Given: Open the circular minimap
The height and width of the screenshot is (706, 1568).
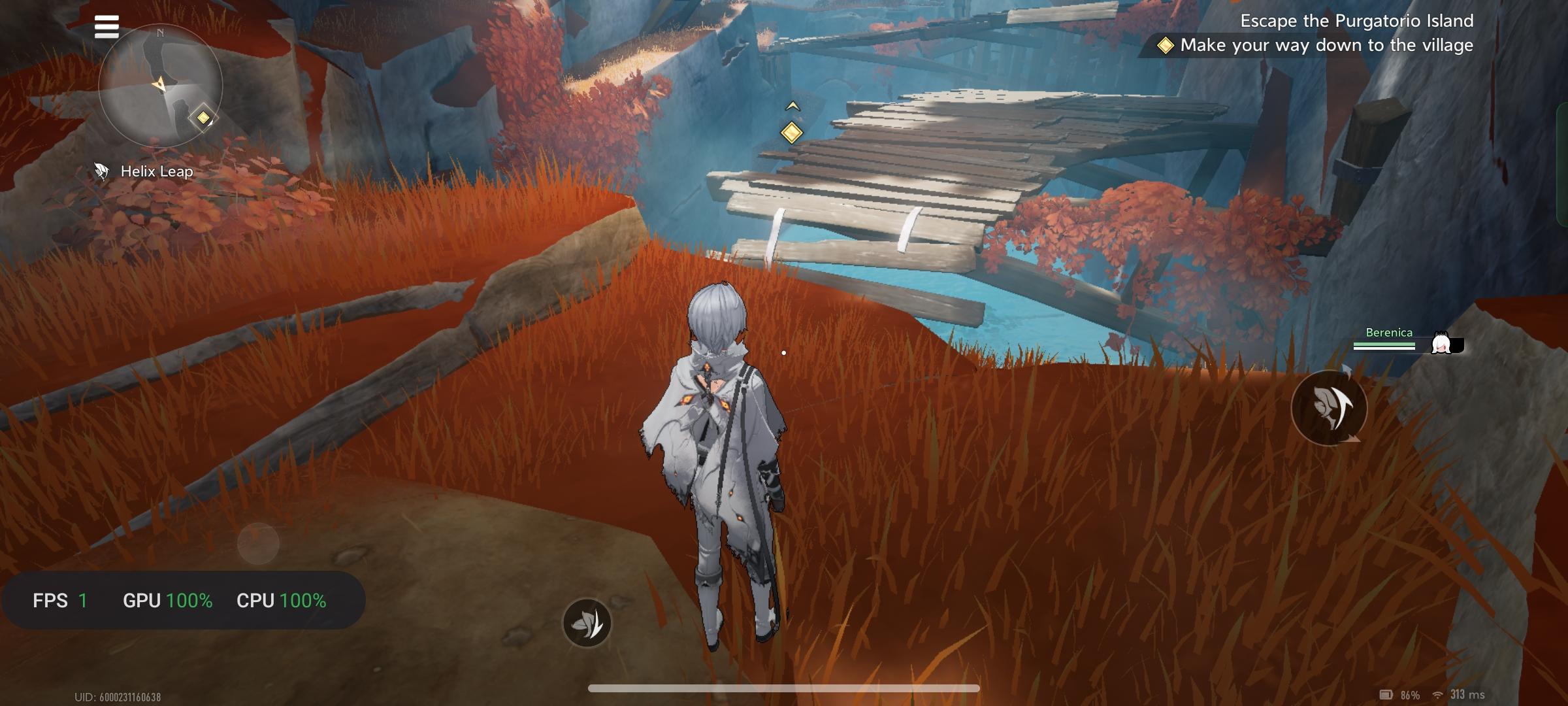Looking at the screenshot, I should [x=160, y=85].
